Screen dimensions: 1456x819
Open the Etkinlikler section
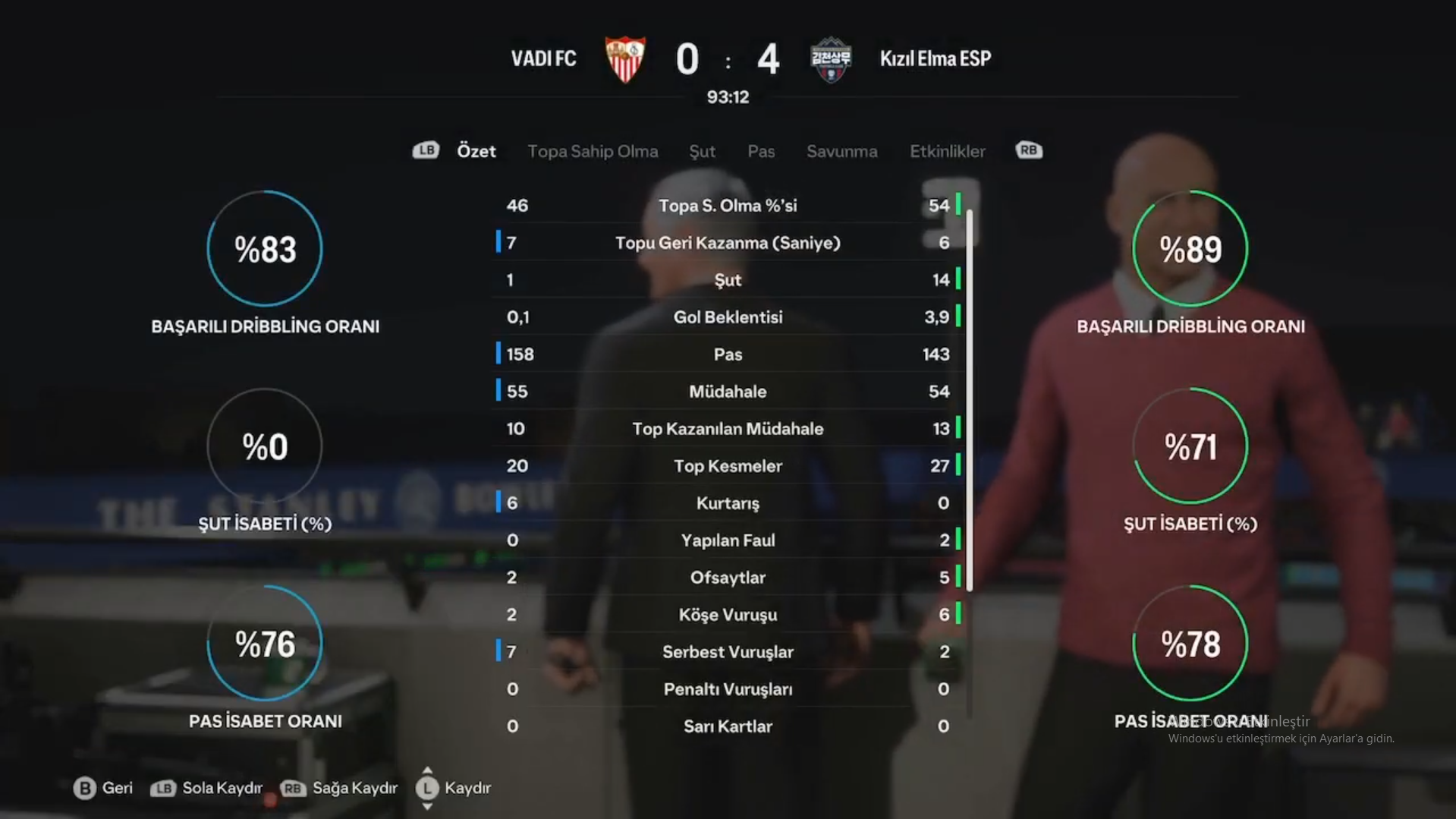948,151
